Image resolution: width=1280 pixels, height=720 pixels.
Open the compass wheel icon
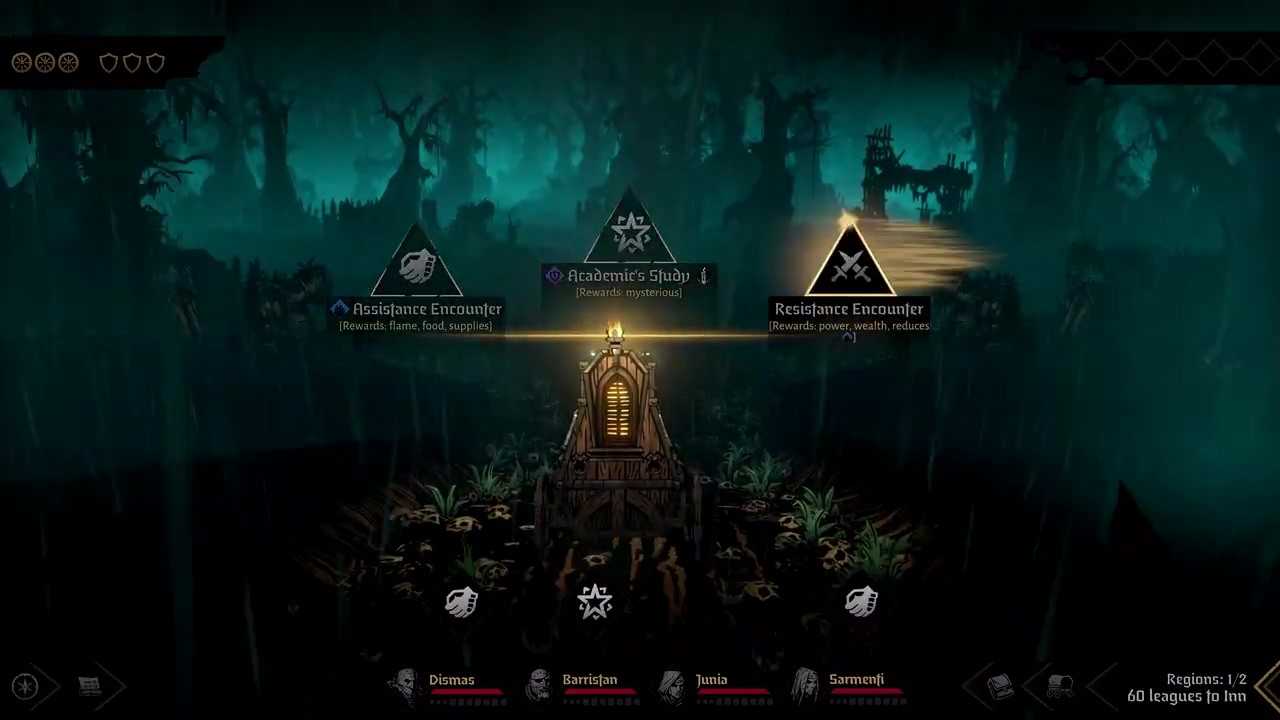coord(25,686)
